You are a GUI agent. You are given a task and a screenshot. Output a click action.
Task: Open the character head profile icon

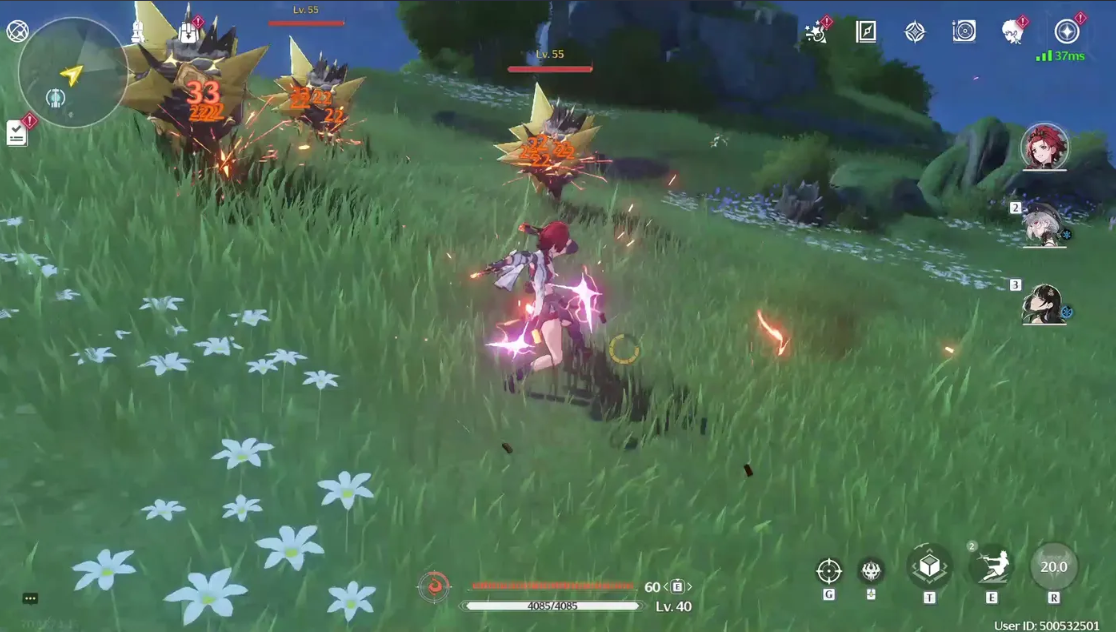pyautogui.click(x=1013, y=32)
